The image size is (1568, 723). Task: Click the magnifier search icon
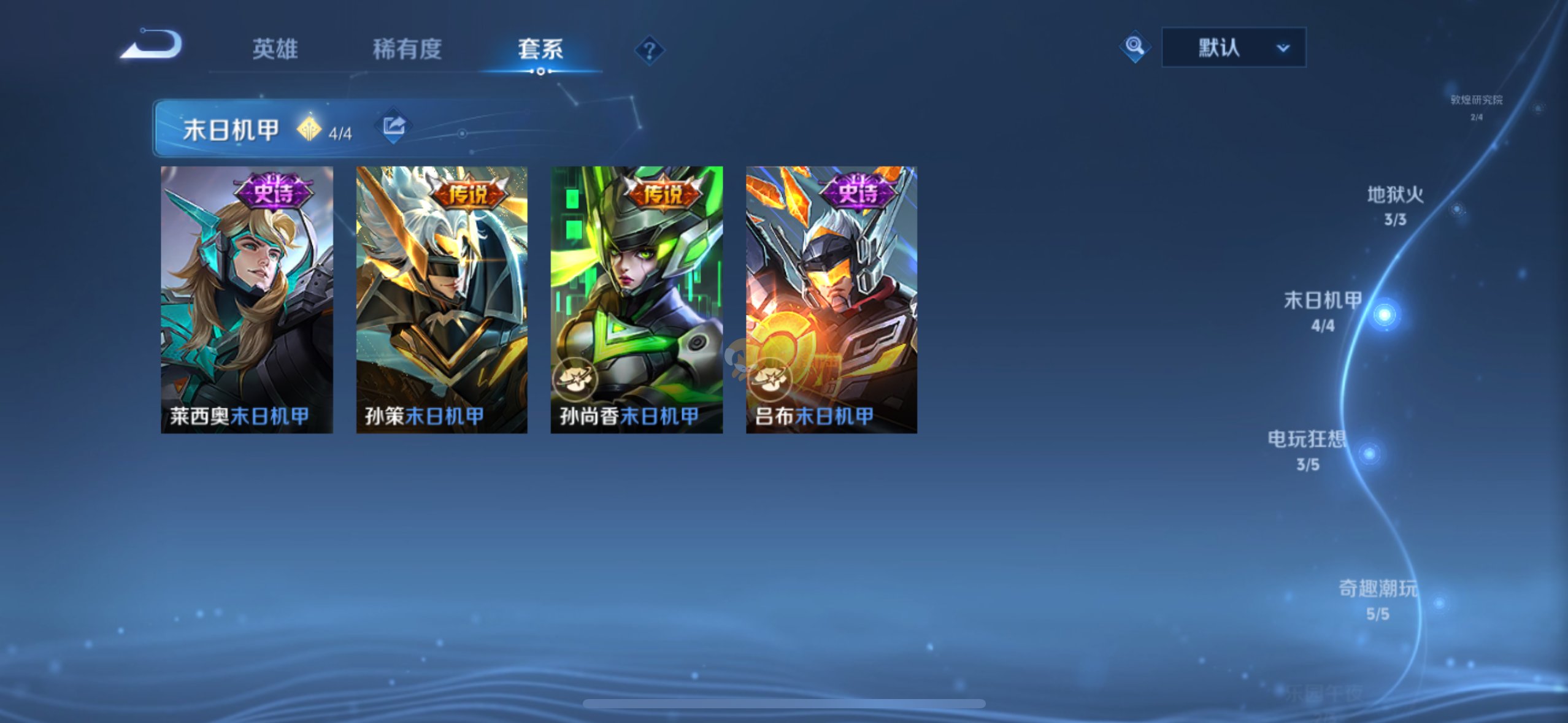1134,47
